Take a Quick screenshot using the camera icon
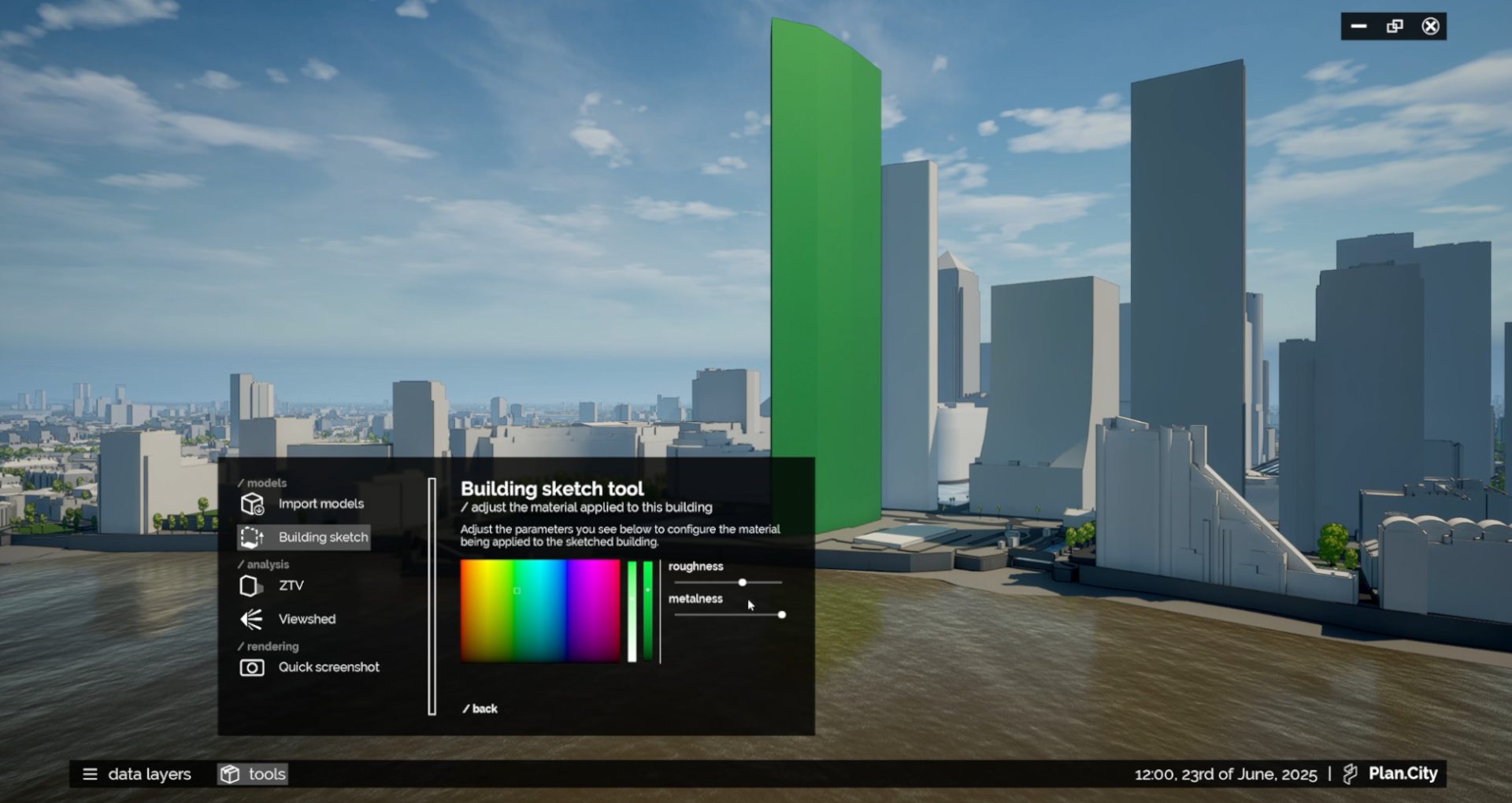 click(250, 667)
